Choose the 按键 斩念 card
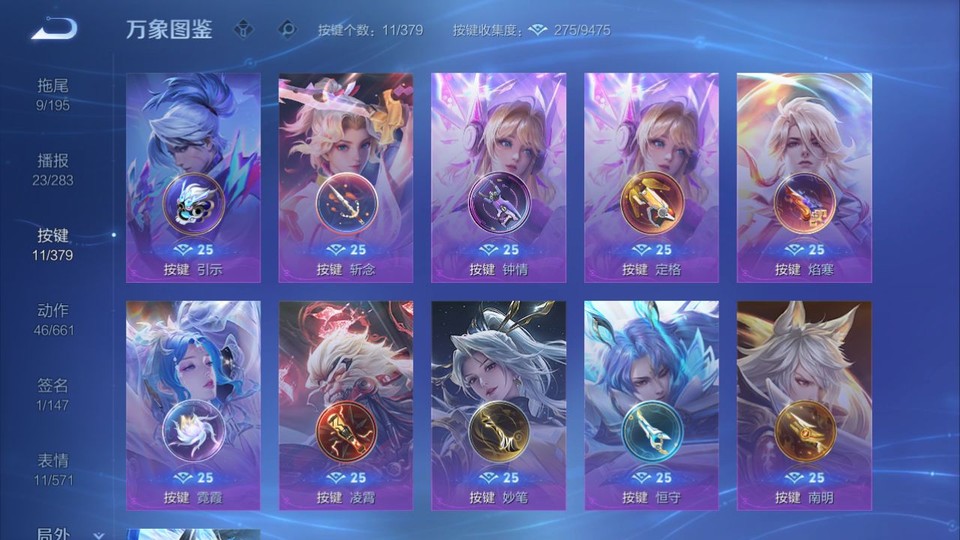The width and height of the screenshot is (960, 540). pyautogui.click(x=346, y=178)
